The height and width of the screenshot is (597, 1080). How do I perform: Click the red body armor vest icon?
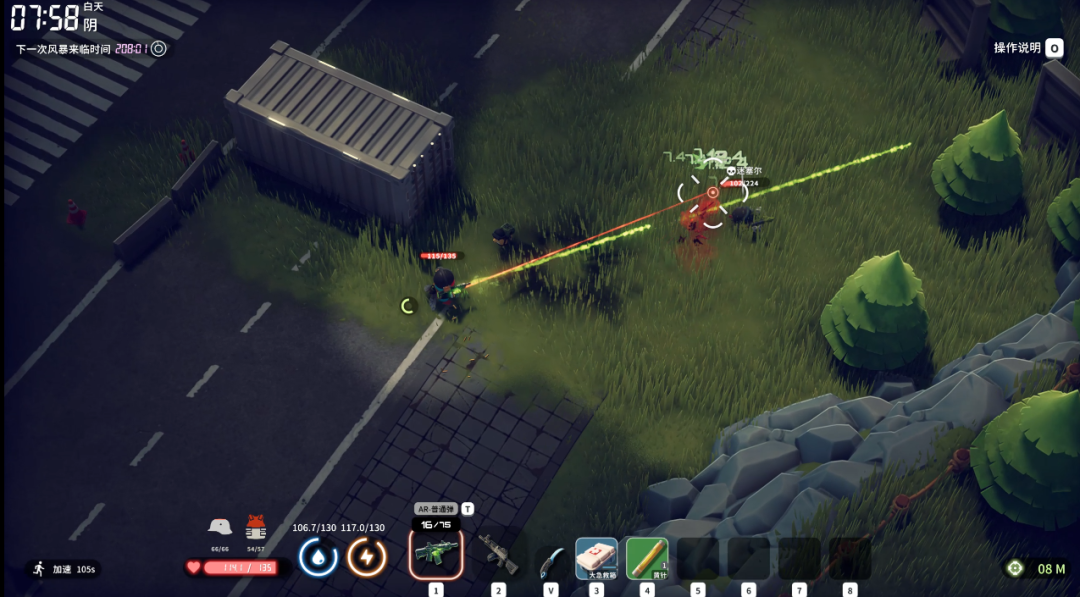pyautogui.click(x=256, y=527)
